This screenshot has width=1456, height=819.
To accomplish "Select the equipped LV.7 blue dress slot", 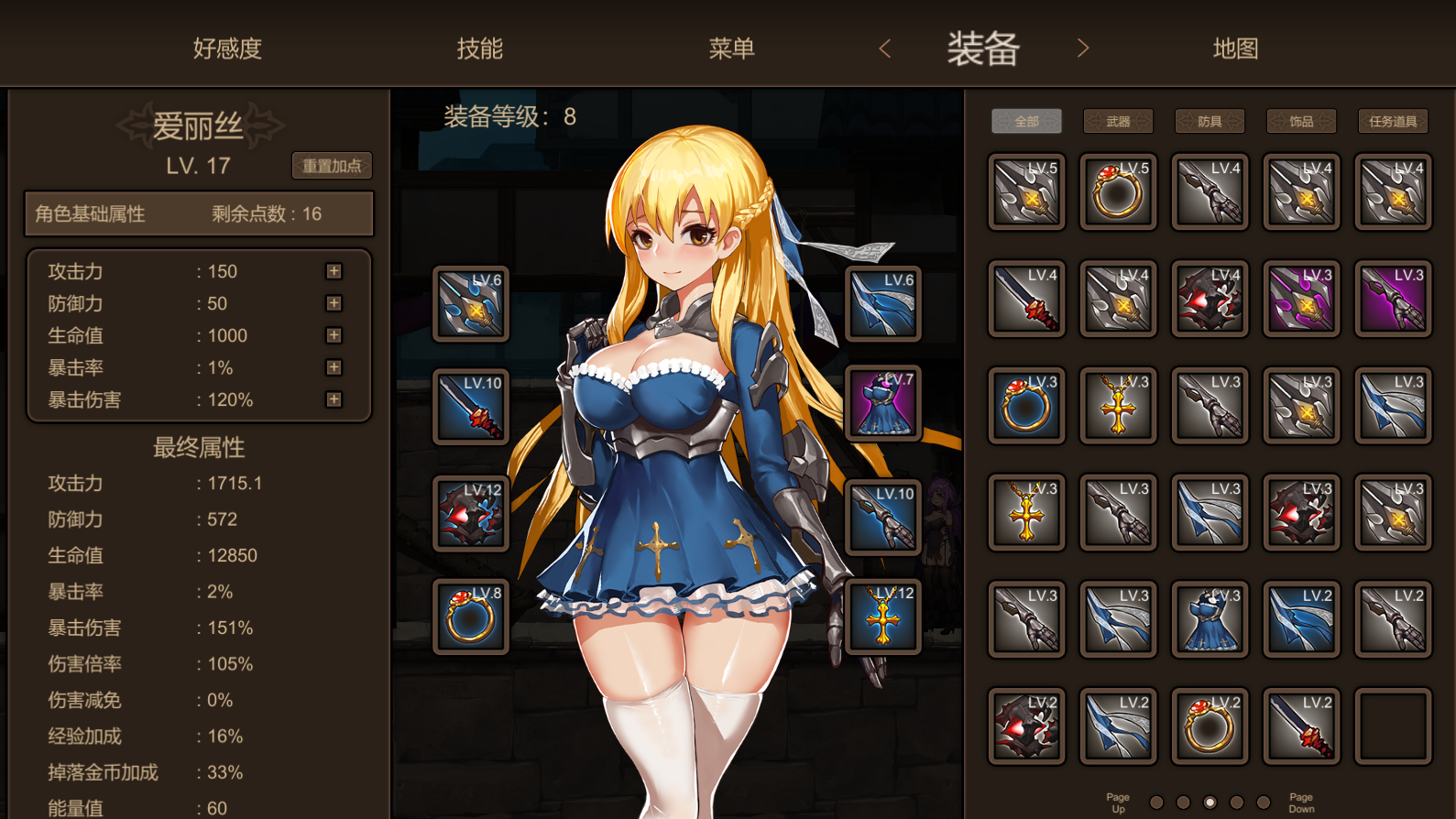I will tap(882, 403).
